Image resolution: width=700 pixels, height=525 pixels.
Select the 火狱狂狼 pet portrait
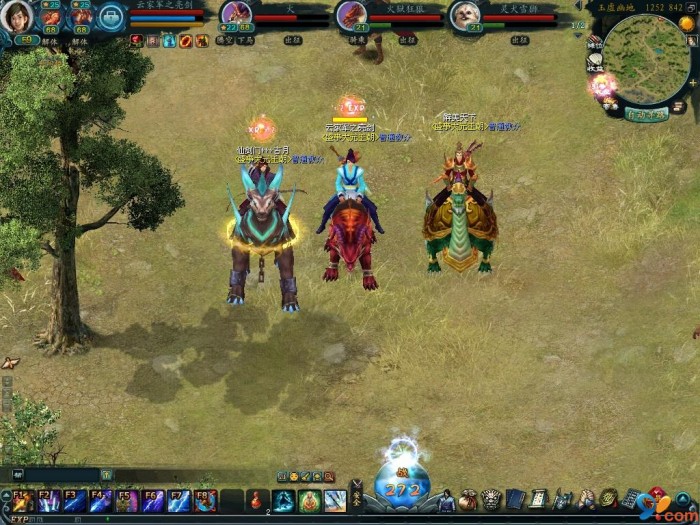click(x=351, y=14)
